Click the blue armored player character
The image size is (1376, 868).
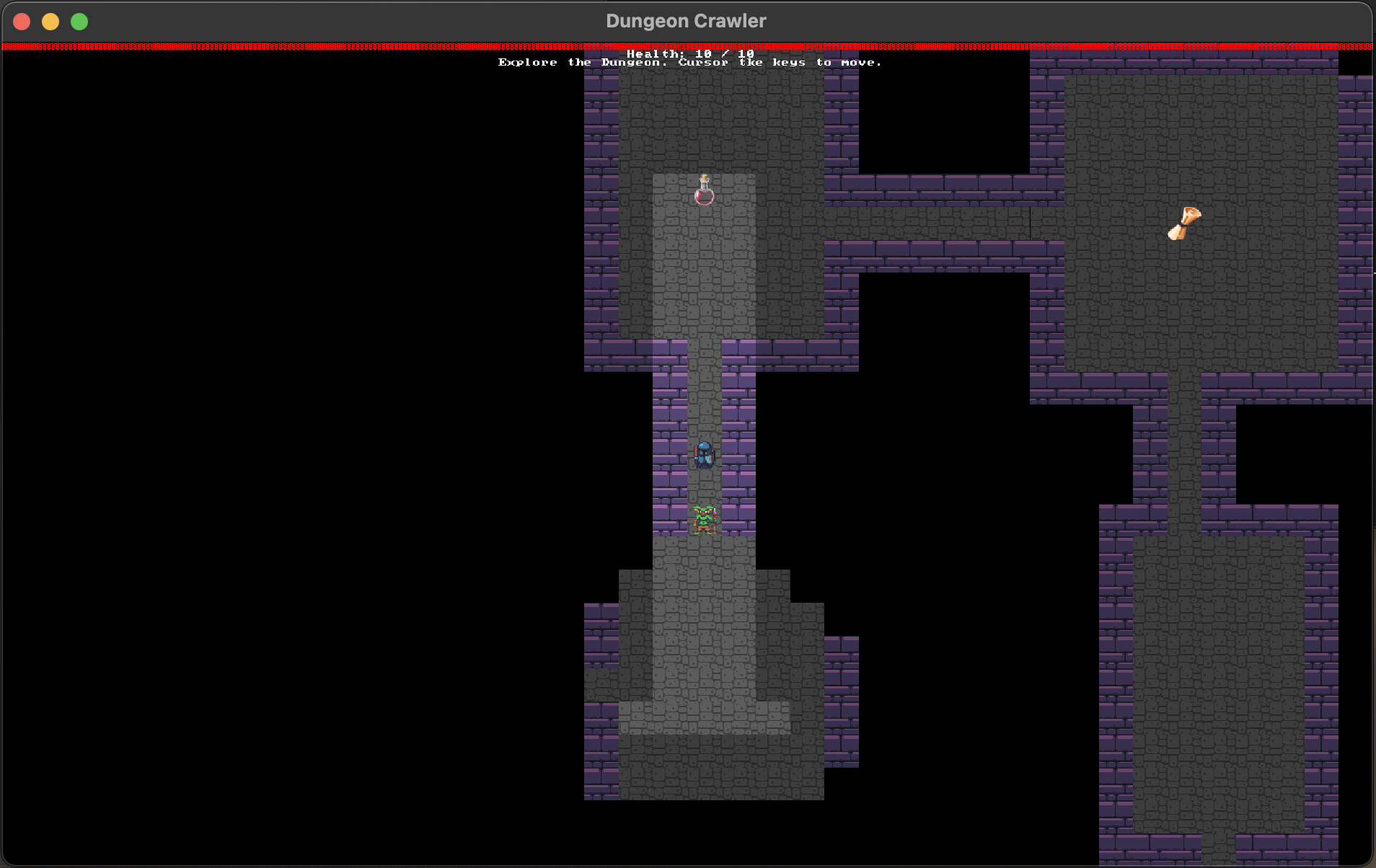point(705,453)
